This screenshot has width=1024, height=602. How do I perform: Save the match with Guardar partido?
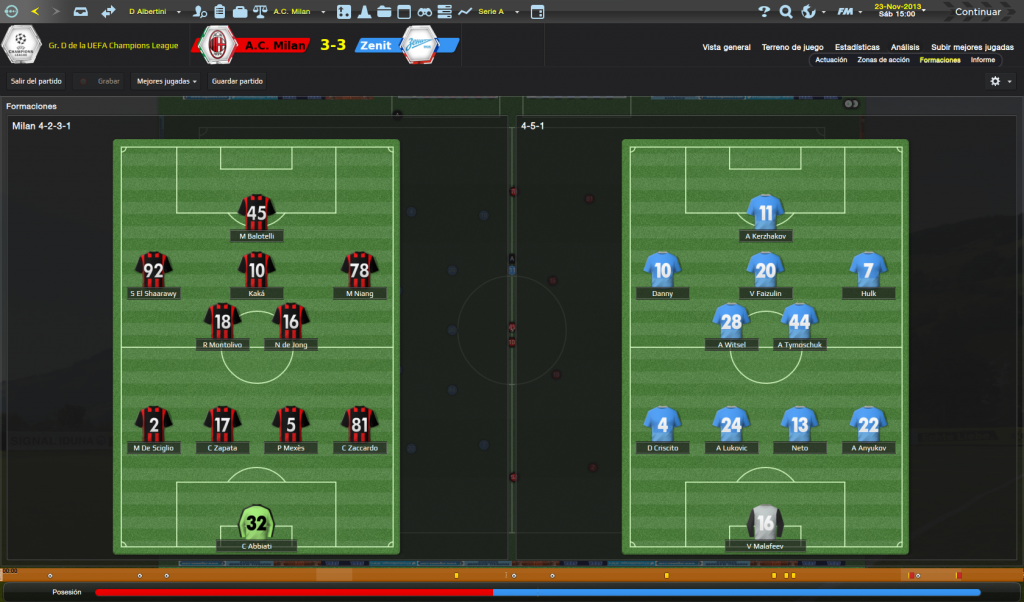pos(237,81)
